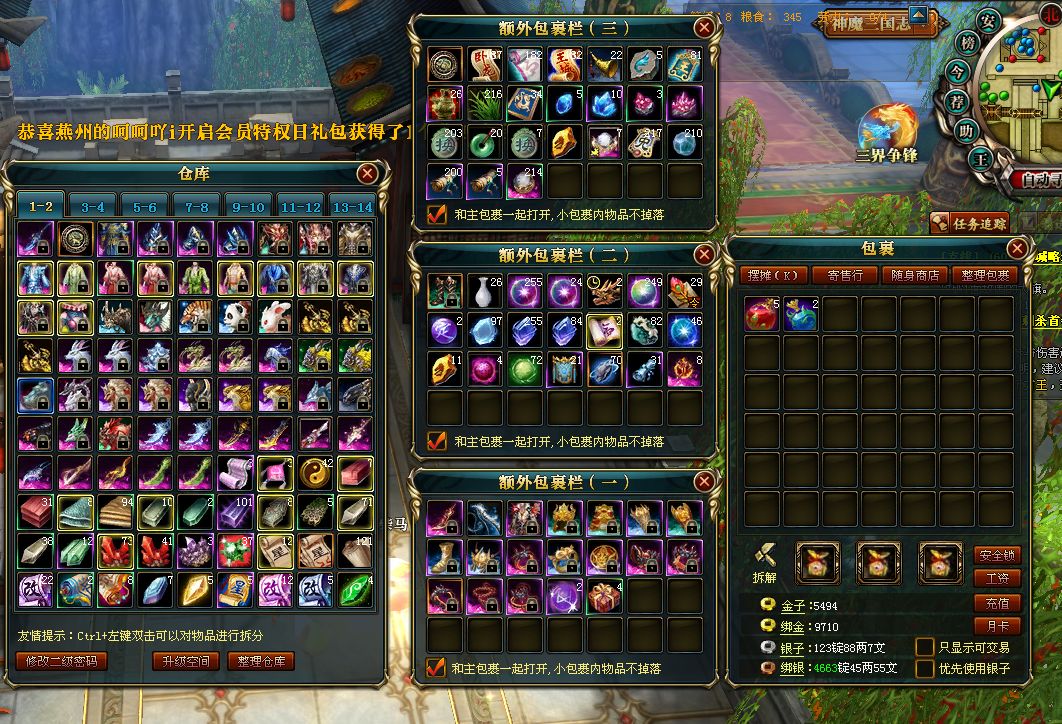Click the 升级空间 upgrade space button
Screen dimensions: 1062x724
tap(185, 661)
